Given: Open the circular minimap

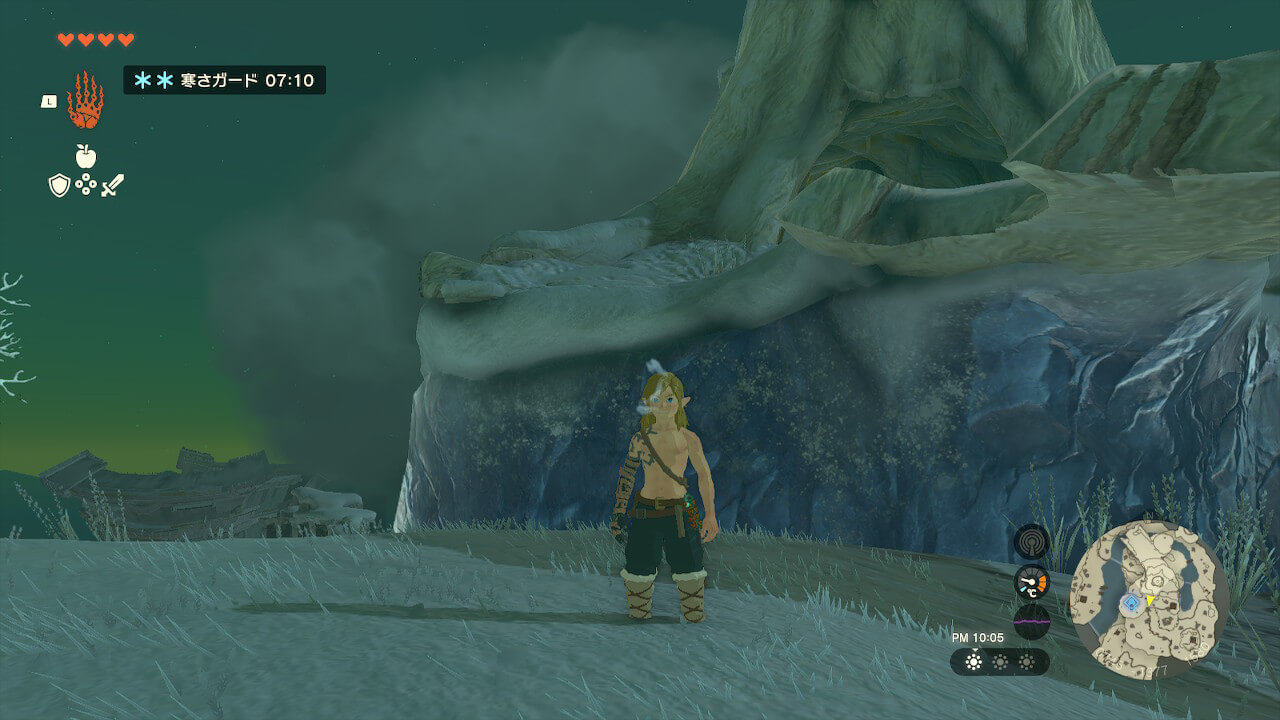Looking at the screenshot, I should tap(1148, 600).
